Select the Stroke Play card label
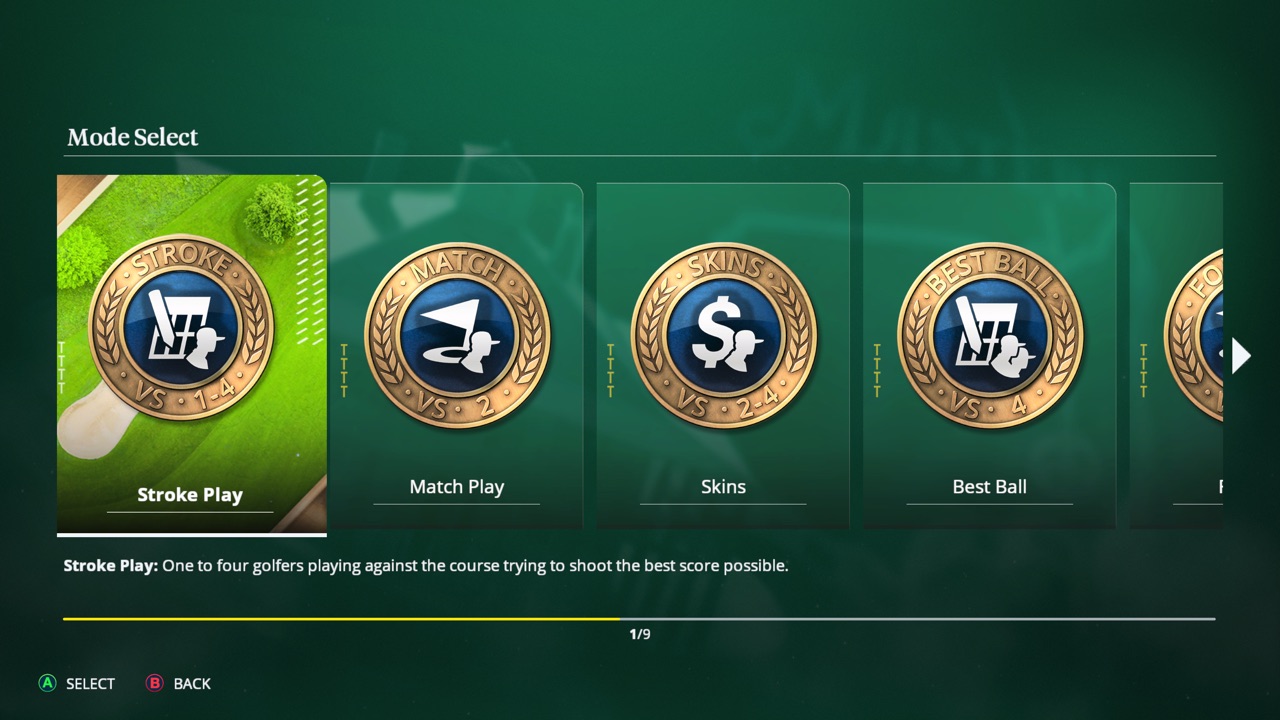Image resolution: width=1280 pixels, height=720 pixels. tap(189, 494)
